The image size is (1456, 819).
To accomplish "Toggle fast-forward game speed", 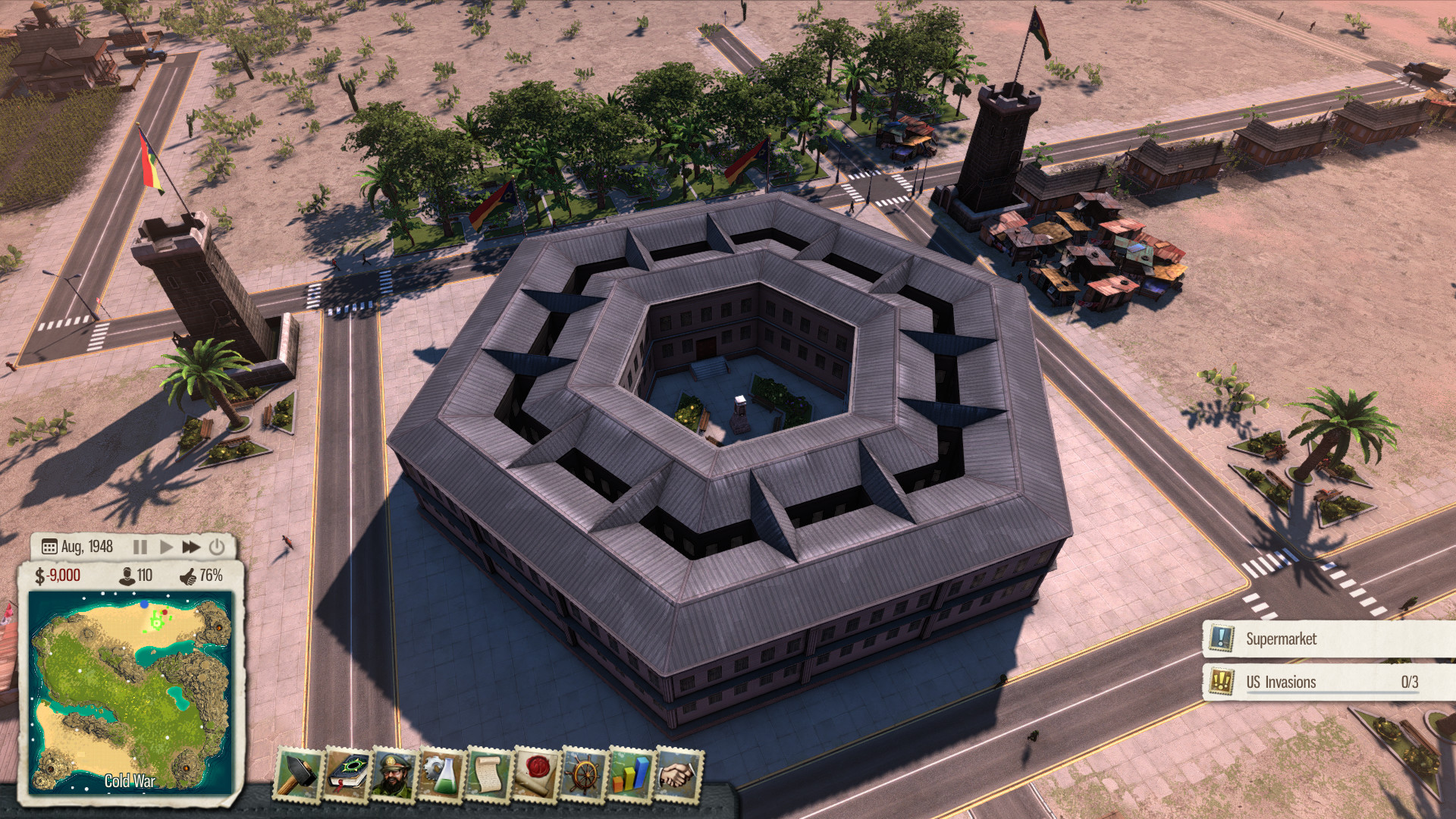I will pyautogui.click(x=190, y=544).
